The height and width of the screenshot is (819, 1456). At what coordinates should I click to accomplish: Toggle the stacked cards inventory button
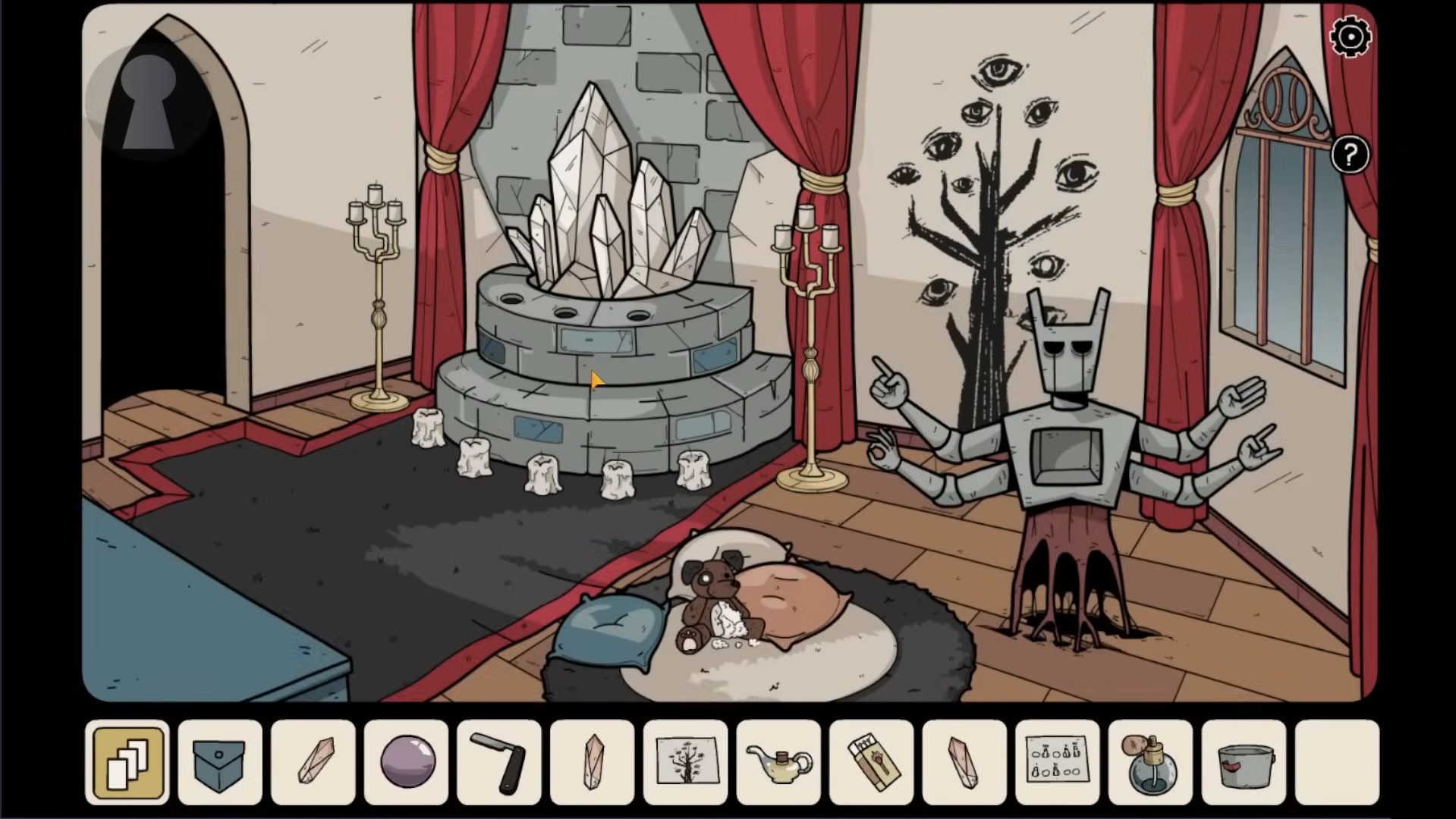(127, 761)
